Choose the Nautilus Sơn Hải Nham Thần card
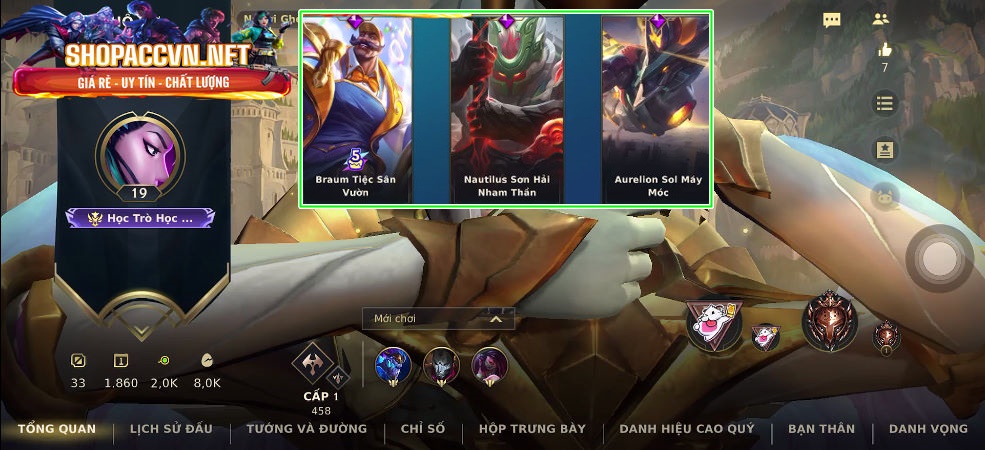 507,108
